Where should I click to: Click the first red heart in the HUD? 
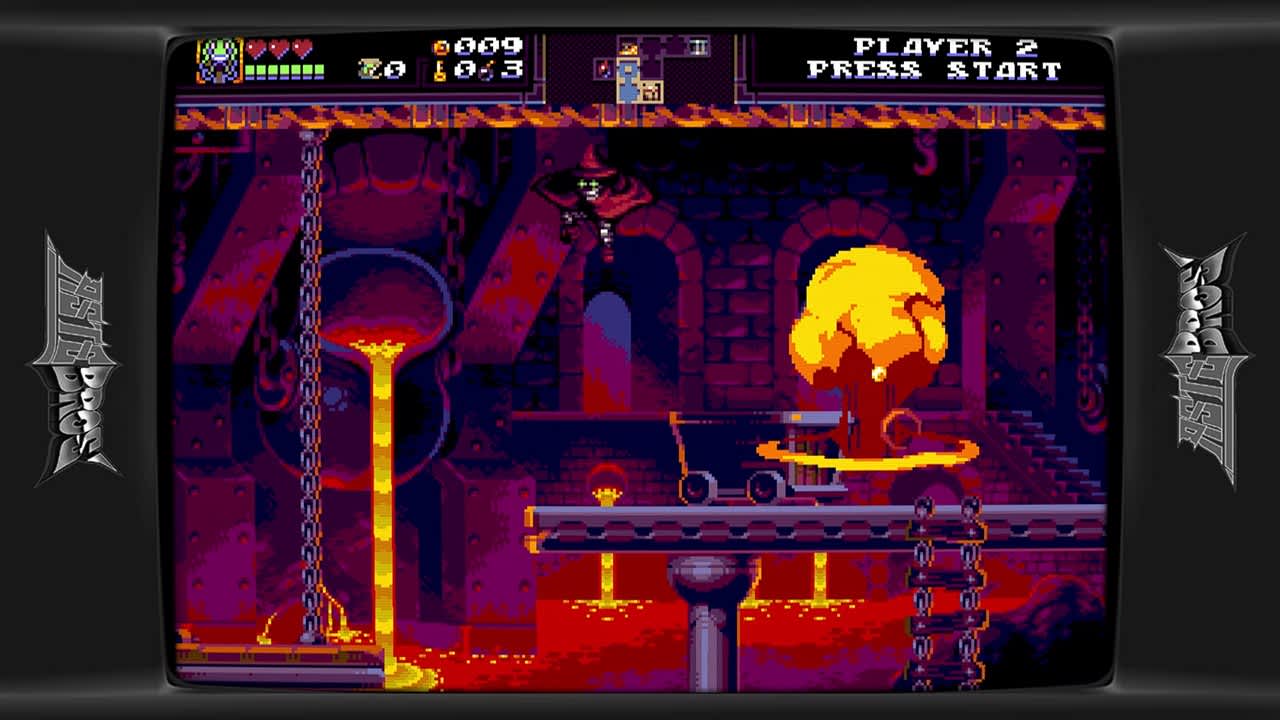[256, 46]
